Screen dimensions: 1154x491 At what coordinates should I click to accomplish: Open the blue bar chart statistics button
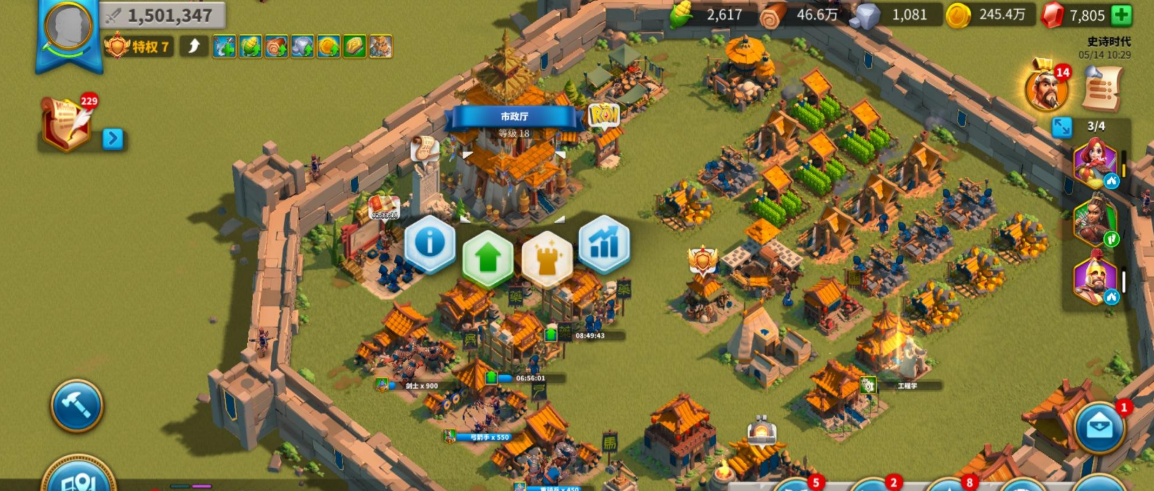pyautogui.click(x=604, y=245)
